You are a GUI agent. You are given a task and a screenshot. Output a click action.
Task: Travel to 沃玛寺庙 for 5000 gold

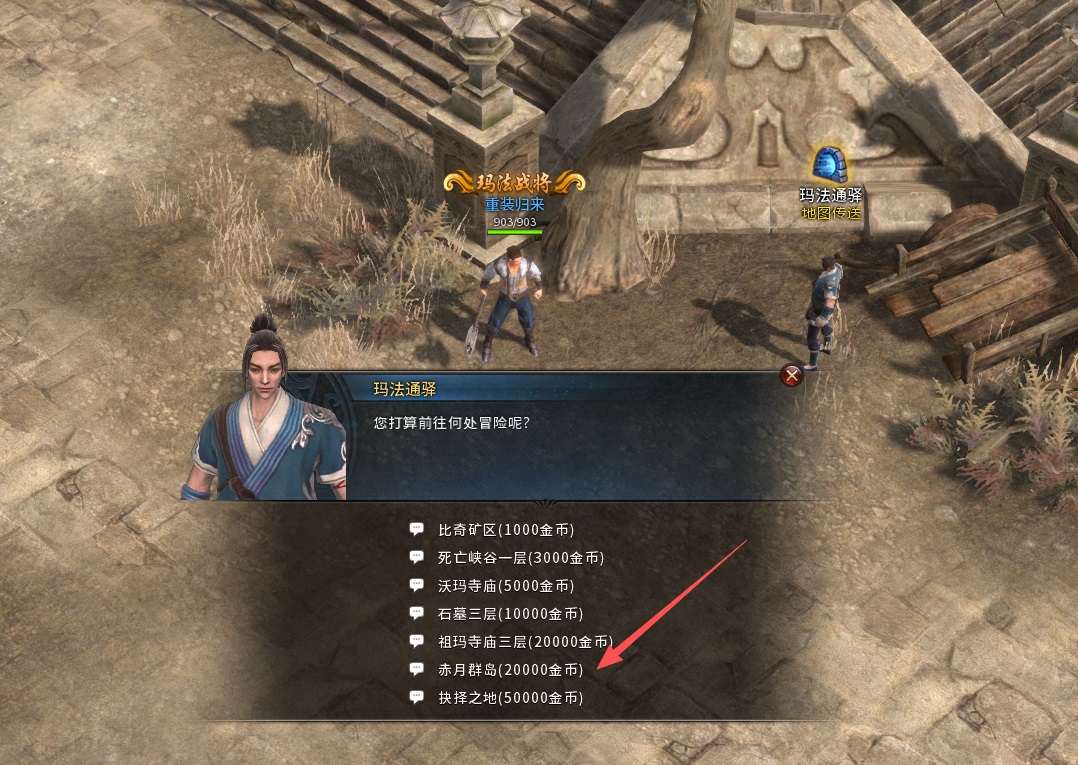(x=506, y=585)
